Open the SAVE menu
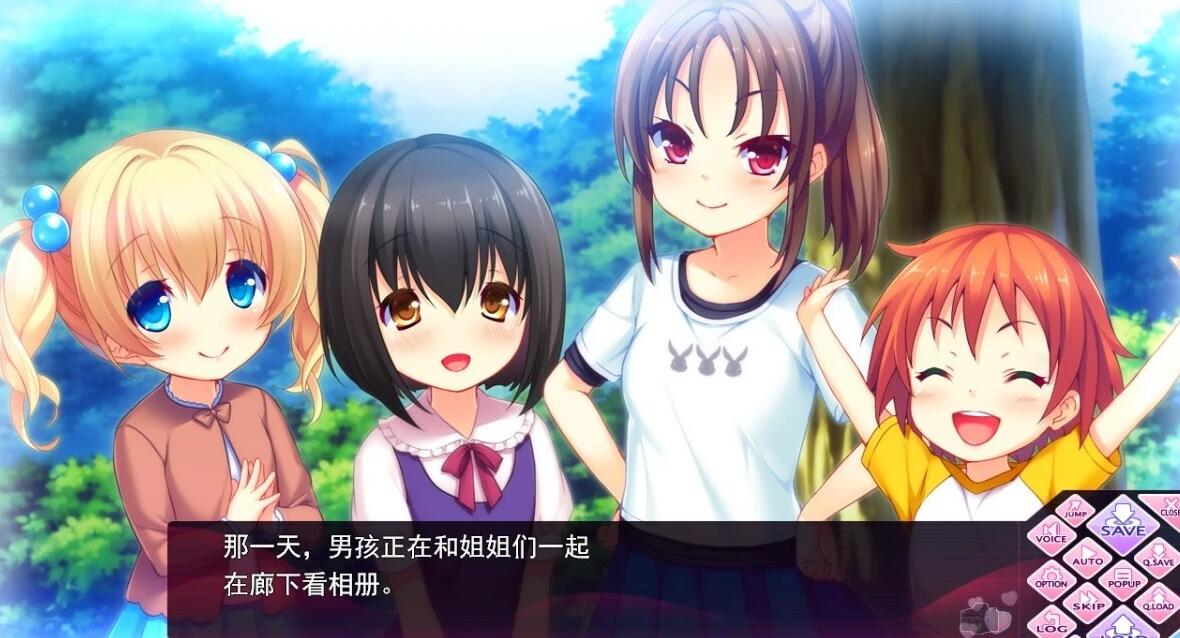1180x638 pixels. 1122,525
